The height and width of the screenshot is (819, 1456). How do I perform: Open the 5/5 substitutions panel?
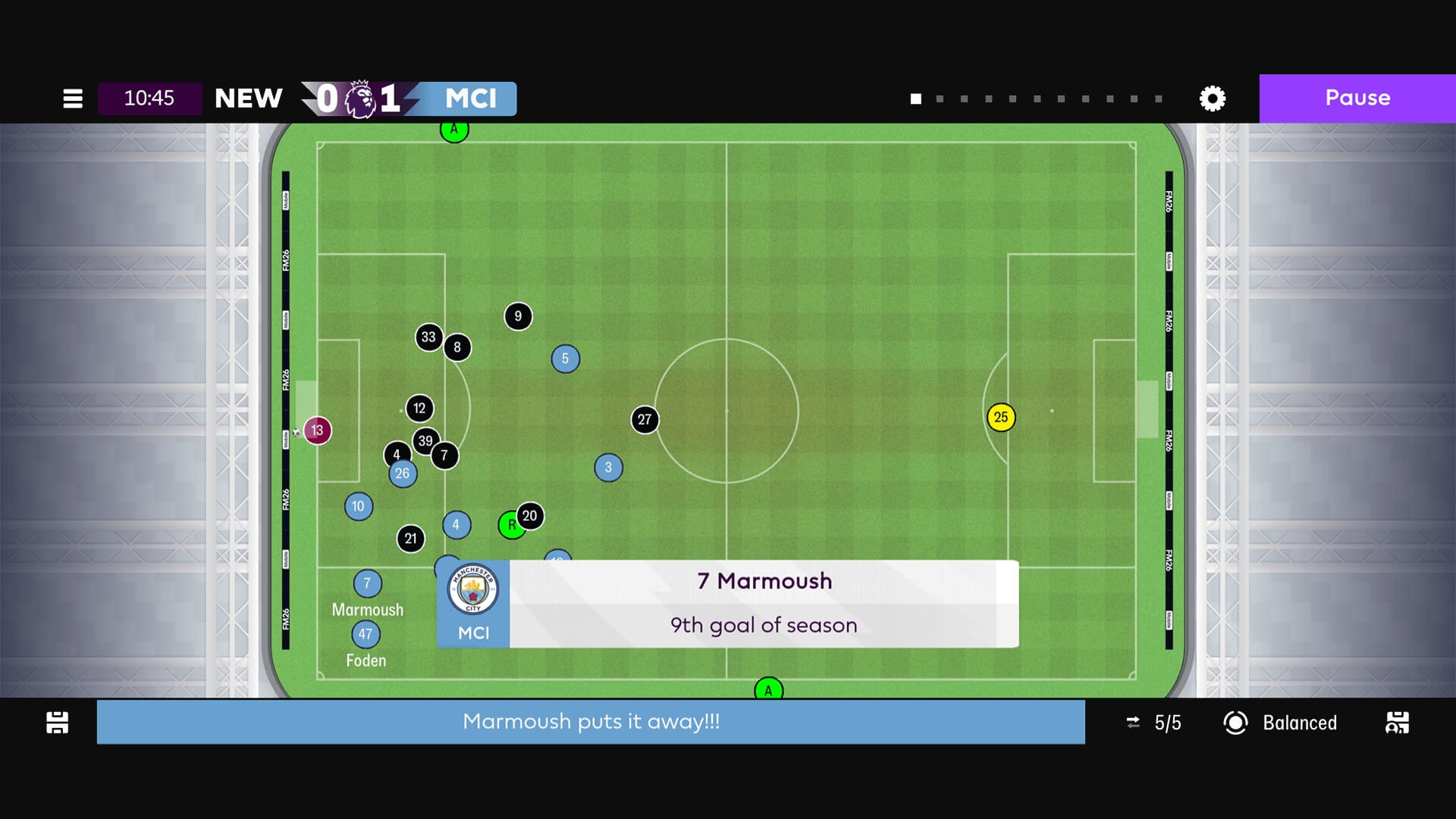click(1153, 723)
